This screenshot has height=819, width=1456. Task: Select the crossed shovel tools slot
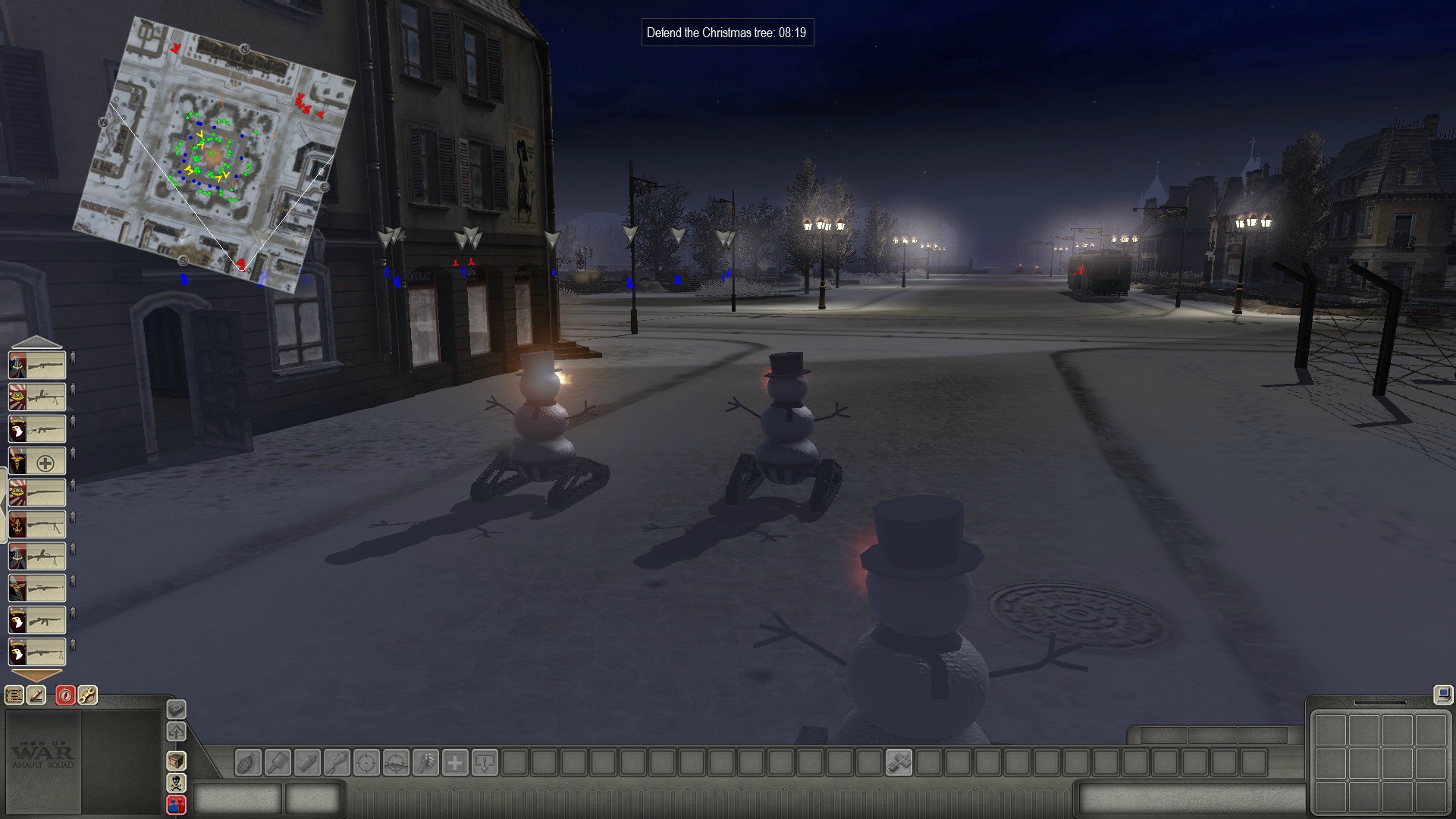899,762
